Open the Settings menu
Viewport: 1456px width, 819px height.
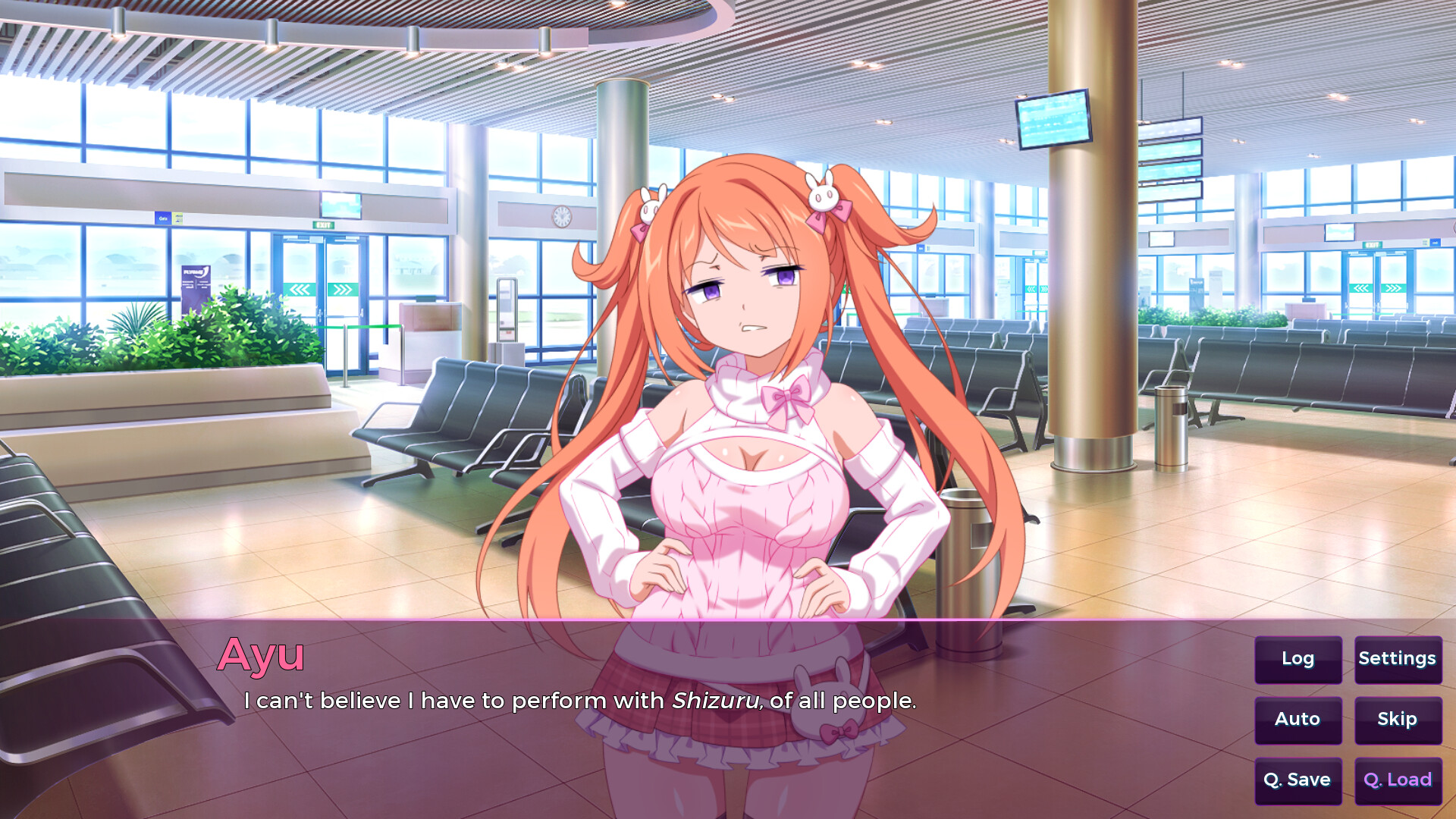(x=1398, y=659)
